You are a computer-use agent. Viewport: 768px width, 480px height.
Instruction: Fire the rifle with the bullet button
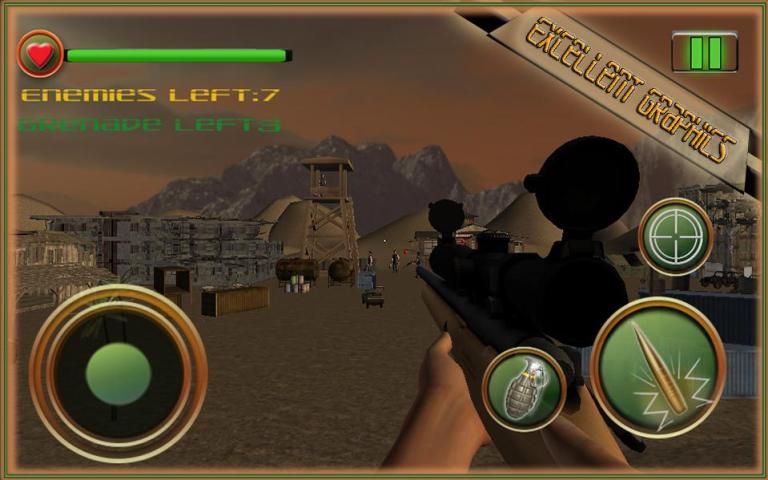pyautogui.click(x=657, y=366)
